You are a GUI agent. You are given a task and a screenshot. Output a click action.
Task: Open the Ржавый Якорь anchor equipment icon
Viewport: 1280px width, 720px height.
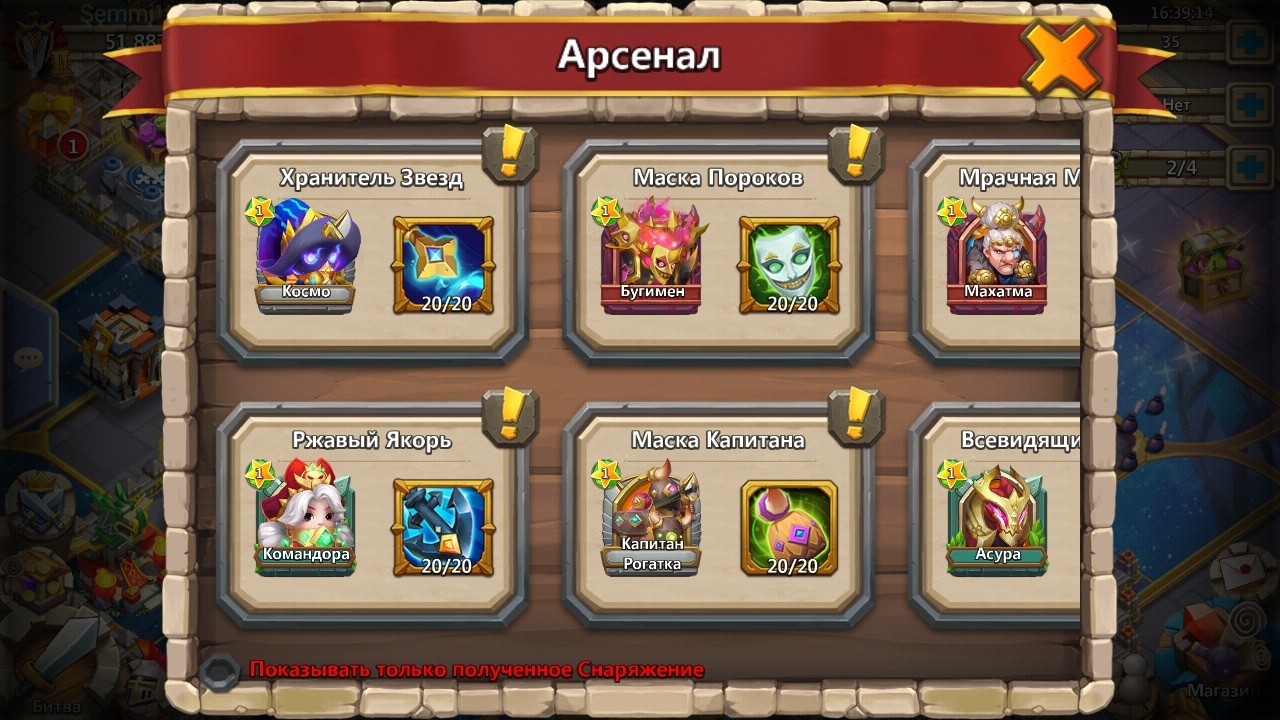click(444, 527)
